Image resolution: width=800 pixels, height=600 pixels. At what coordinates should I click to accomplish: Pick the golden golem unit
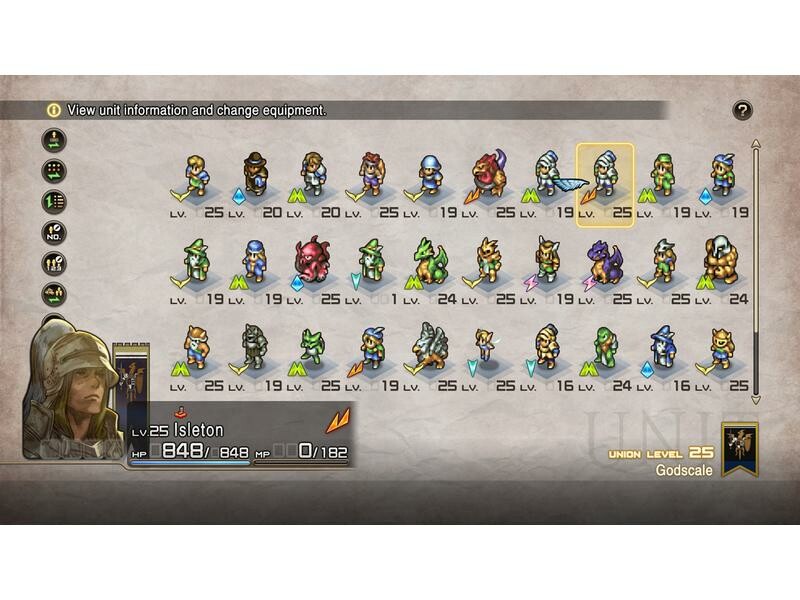coord(721,260)
